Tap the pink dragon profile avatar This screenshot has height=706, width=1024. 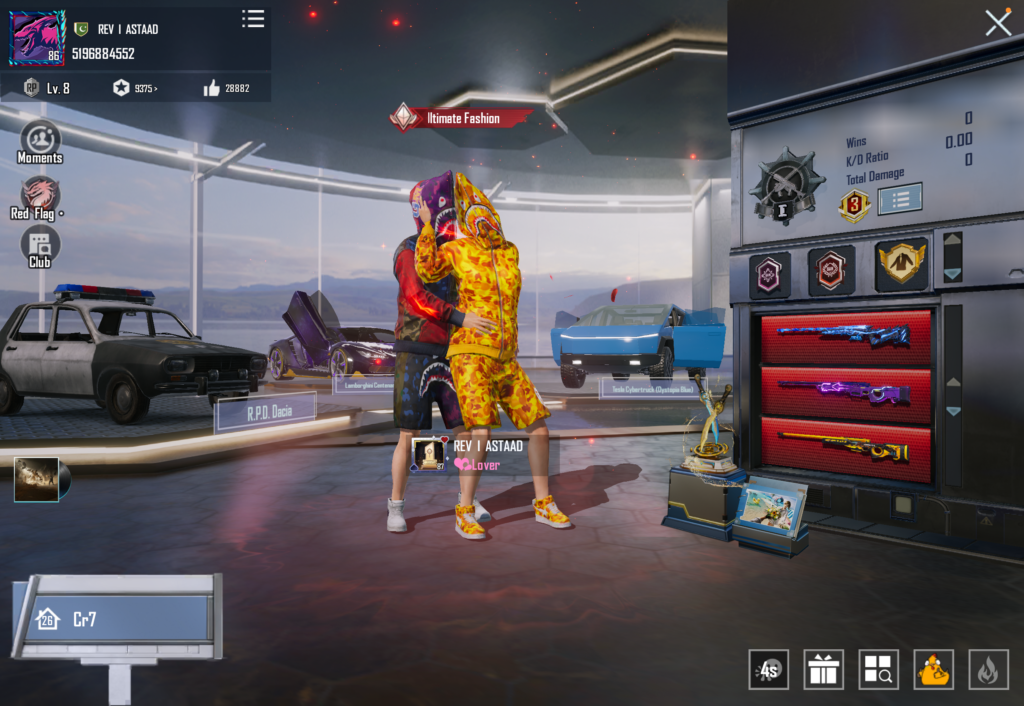38,38
